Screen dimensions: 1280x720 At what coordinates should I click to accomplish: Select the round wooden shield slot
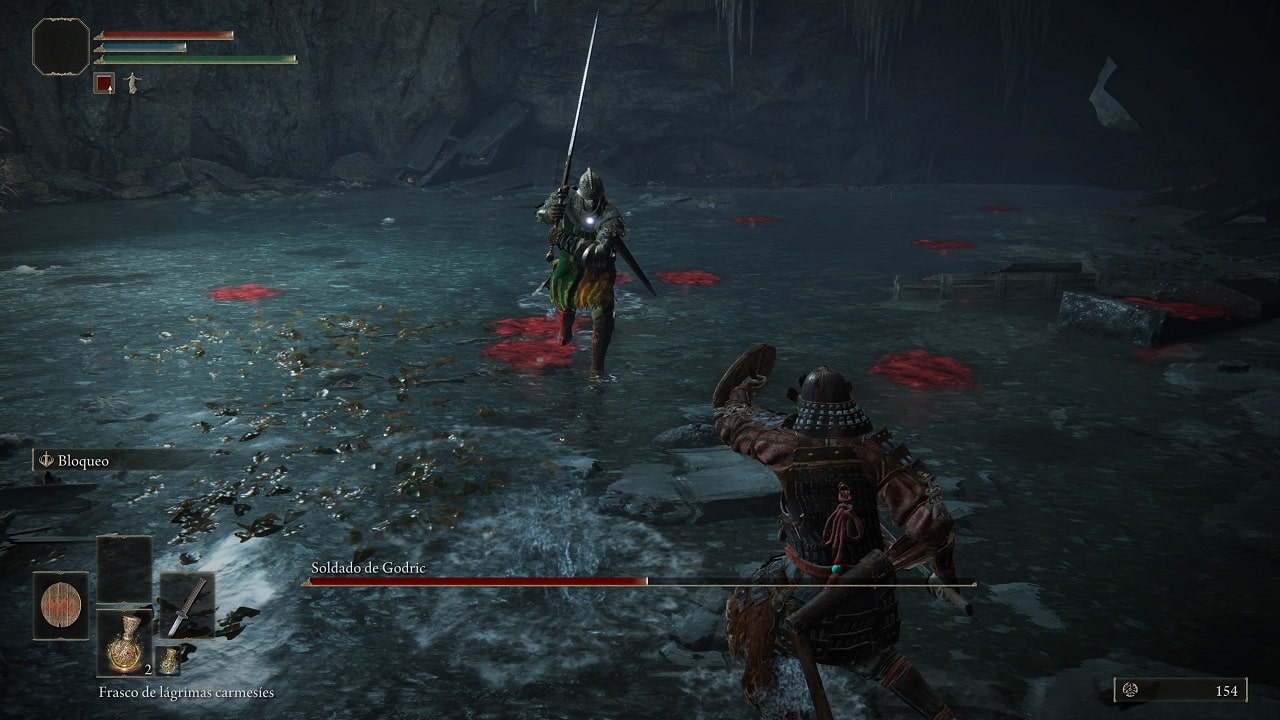click(x=60, y=605)
